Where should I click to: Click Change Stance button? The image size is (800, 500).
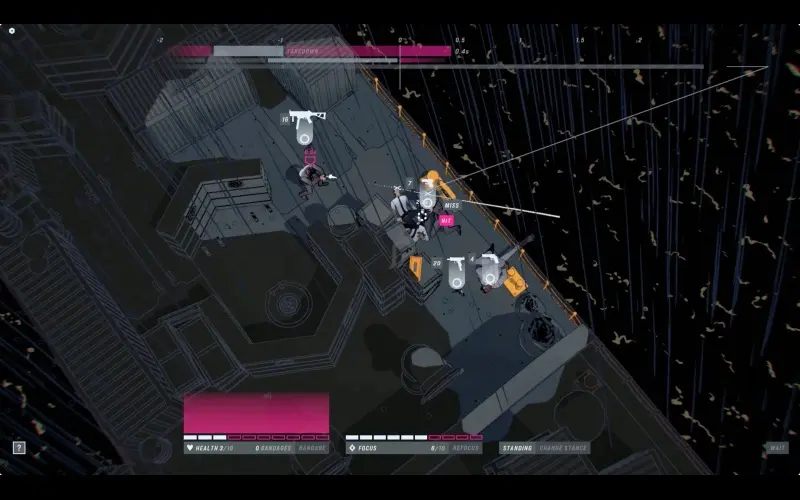pos(563,448)
